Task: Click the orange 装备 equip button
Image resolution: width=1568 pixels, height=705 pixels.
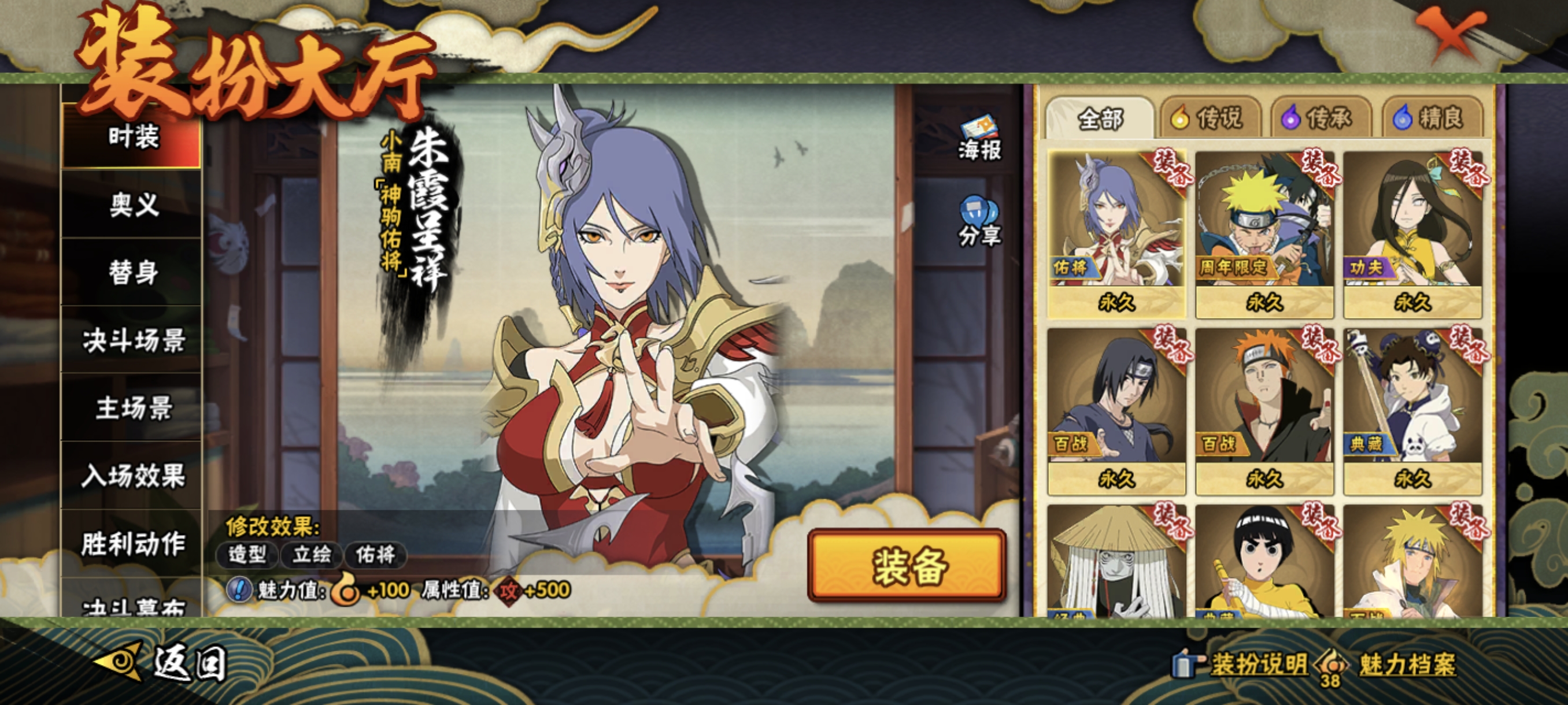Action: tap(907, 566)
